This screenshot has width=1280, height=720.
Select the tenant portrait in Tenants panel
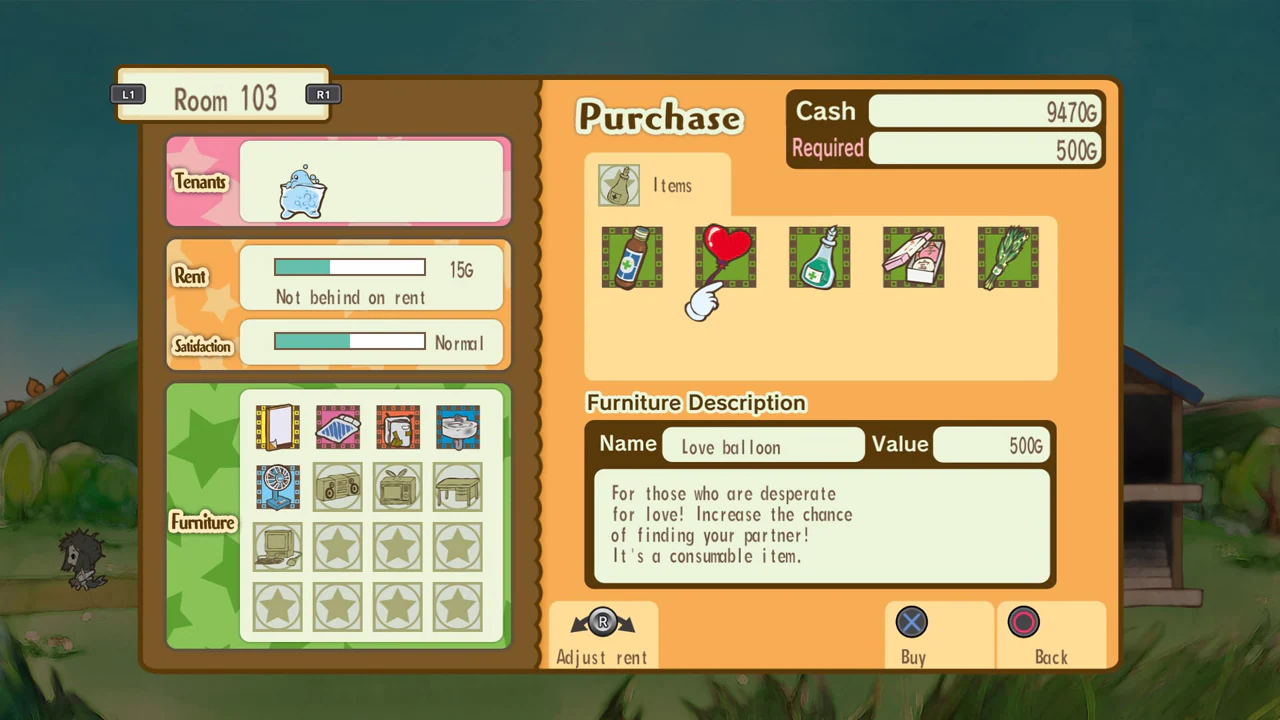(303, 194)
